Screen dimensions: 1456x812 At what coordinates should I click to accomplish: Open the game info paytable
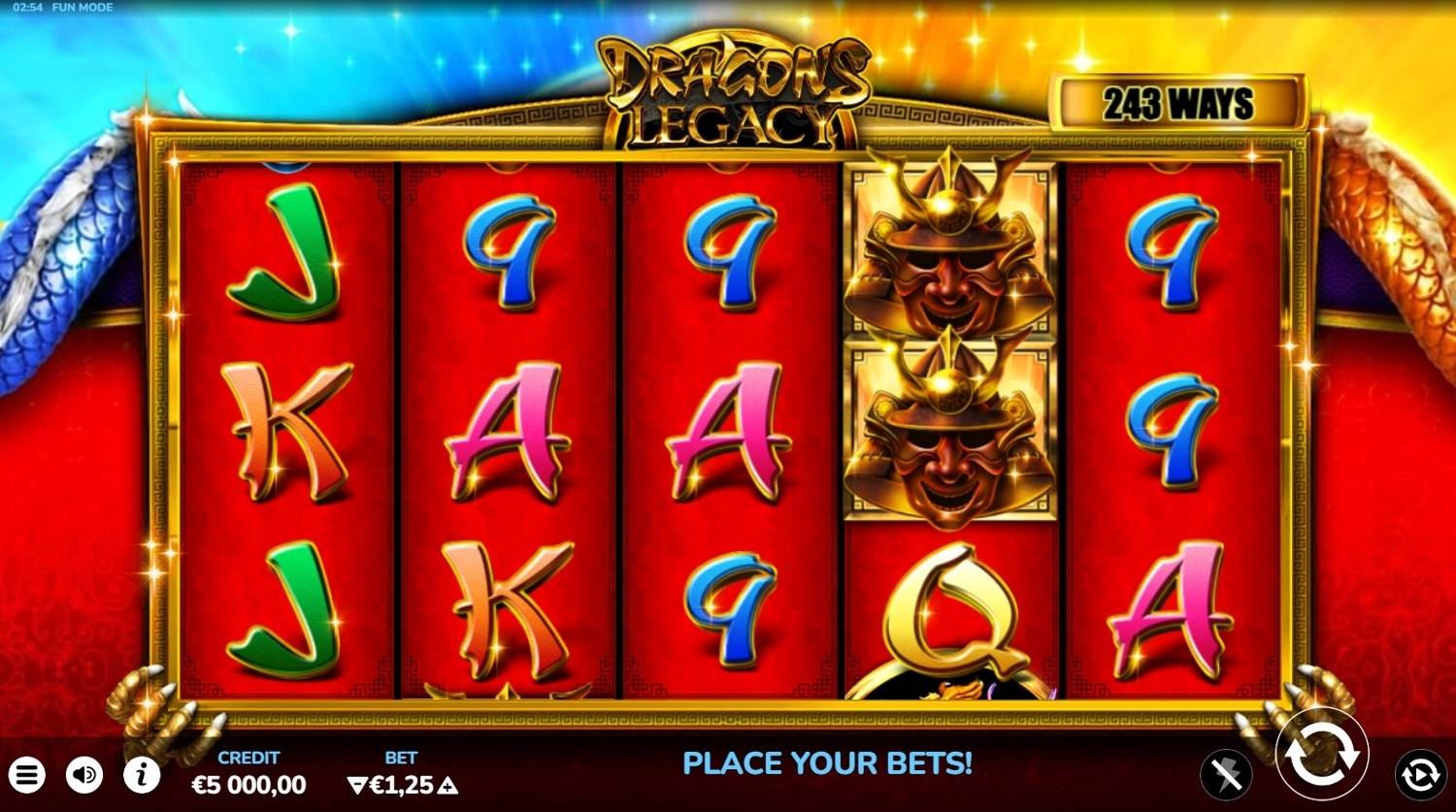pos(142,774)
